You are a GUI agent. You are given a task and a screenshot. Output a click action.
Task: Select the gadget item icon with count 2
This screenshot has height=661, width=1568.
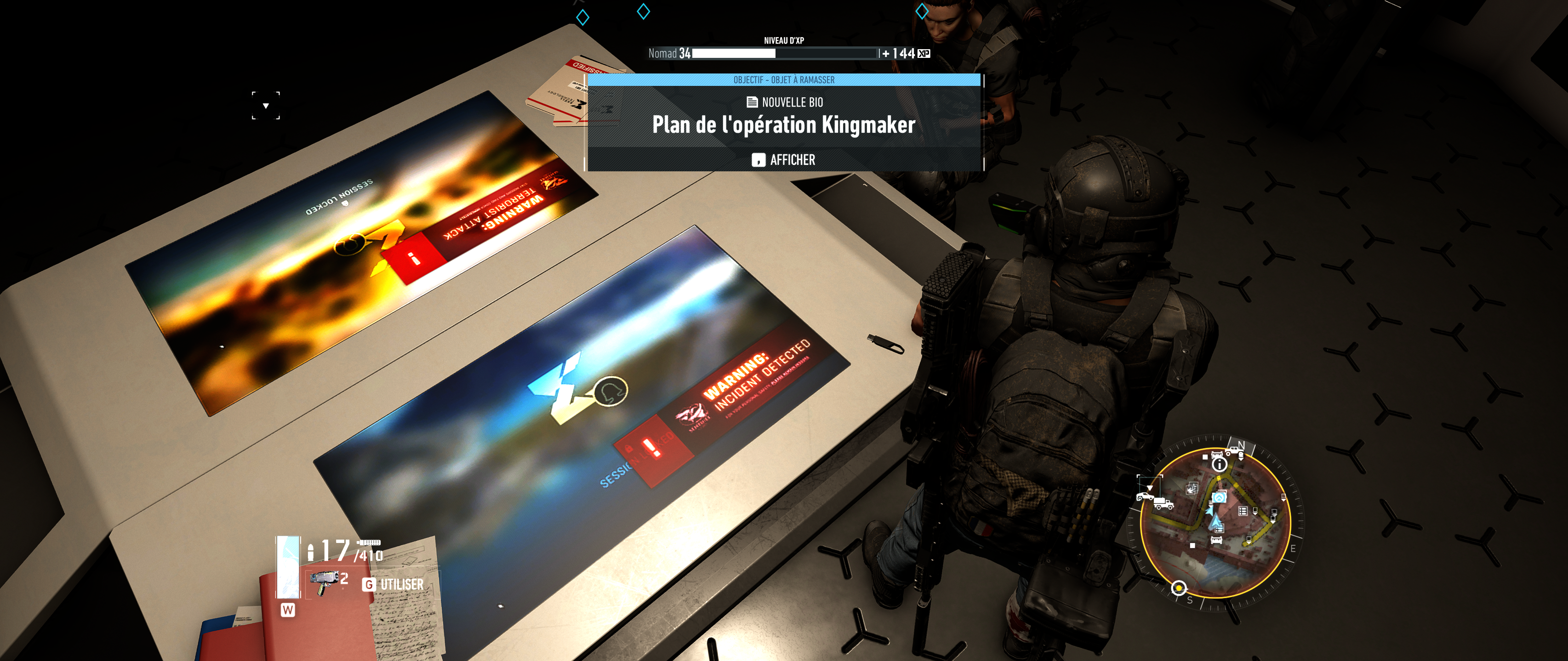click(325, 582)
